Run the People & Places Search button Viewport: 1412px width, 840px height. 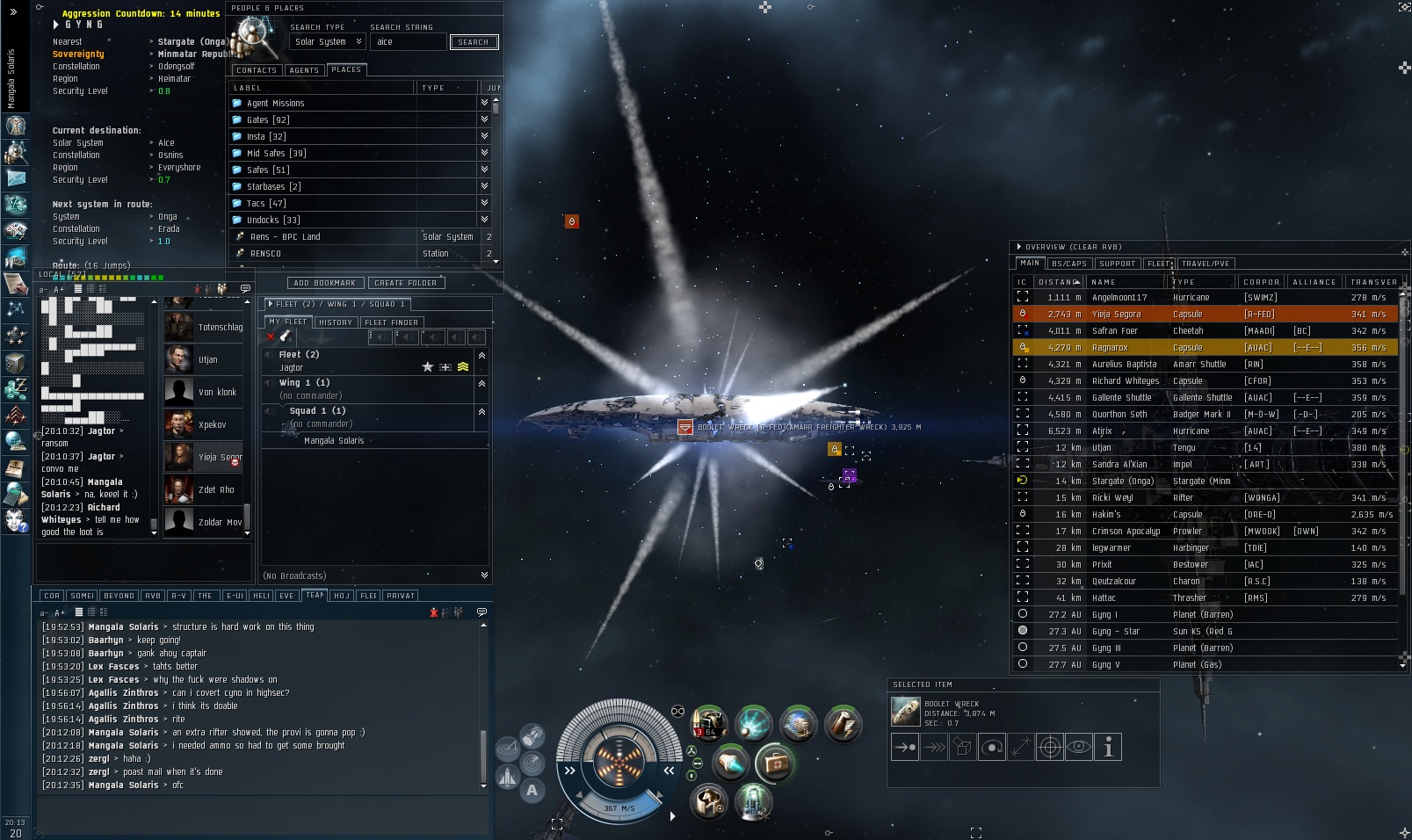pyautogui.click(x=474, y=42)
